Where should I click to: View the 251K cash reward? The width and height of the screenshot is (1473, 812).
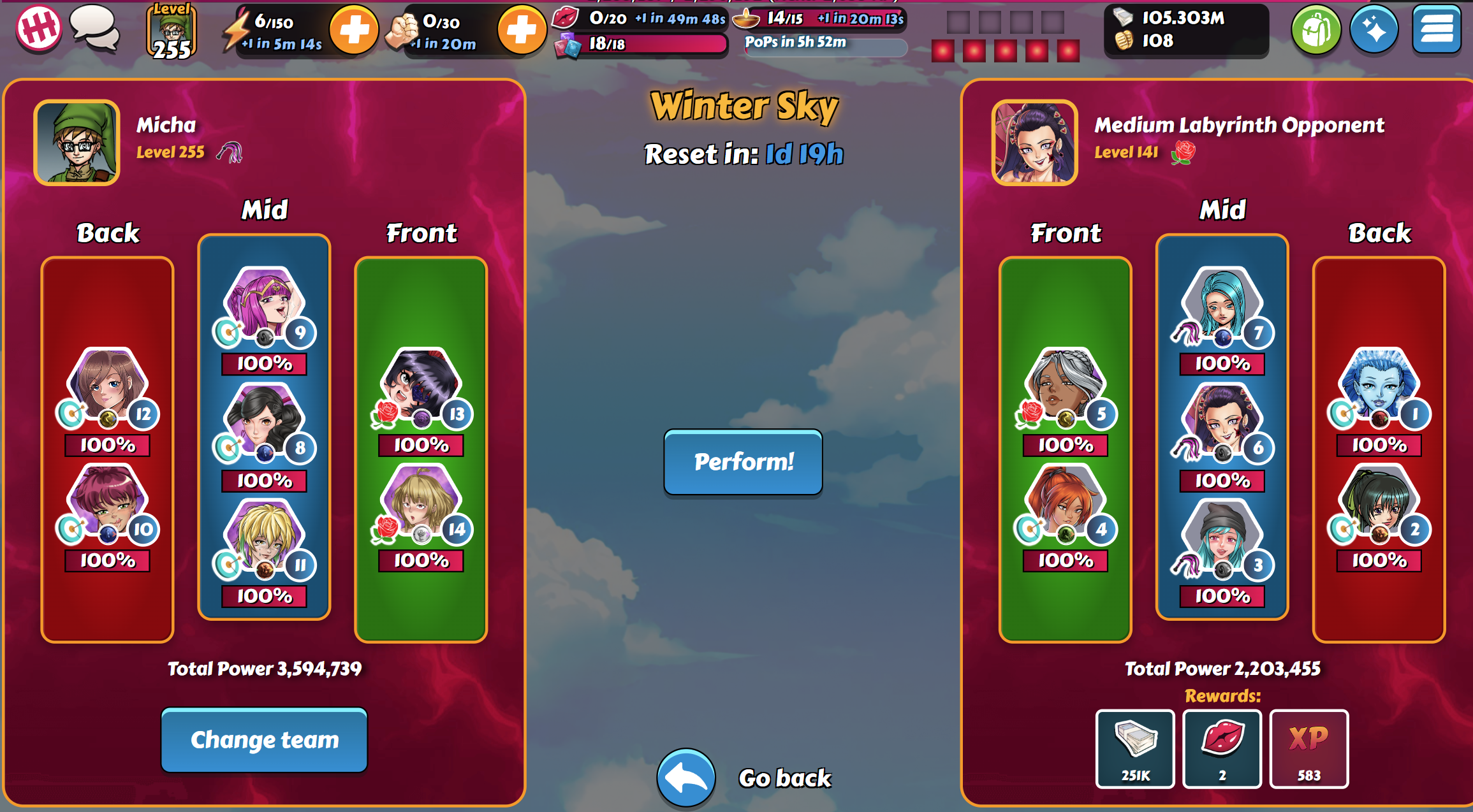[x=1135, y=748]
